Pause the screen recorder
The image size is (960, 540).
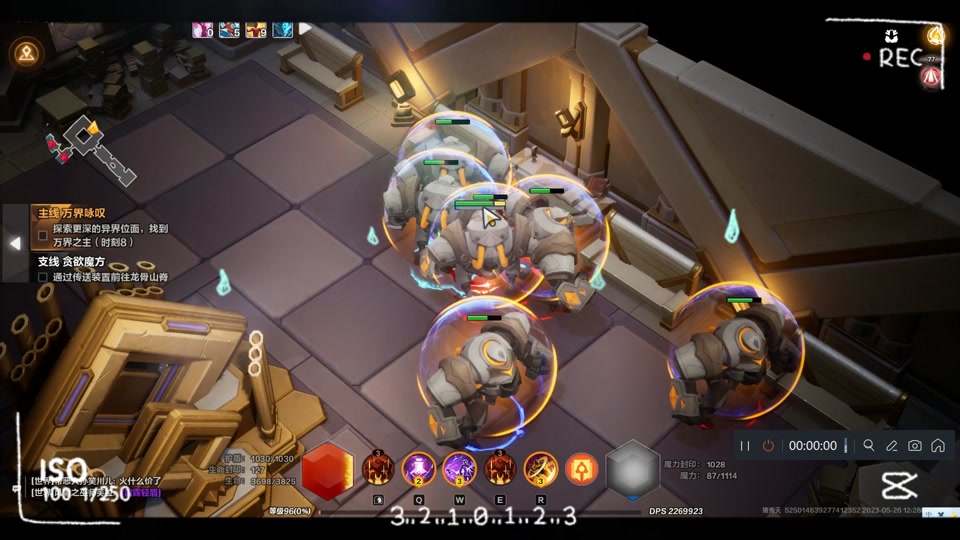[745, 446]
